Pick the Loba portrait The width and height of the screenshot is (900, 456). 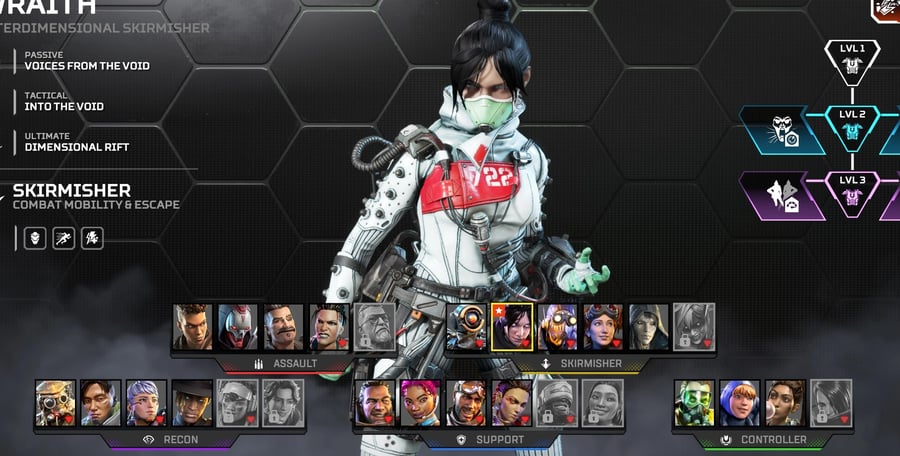pyautogui.click(x=511, y=403)
